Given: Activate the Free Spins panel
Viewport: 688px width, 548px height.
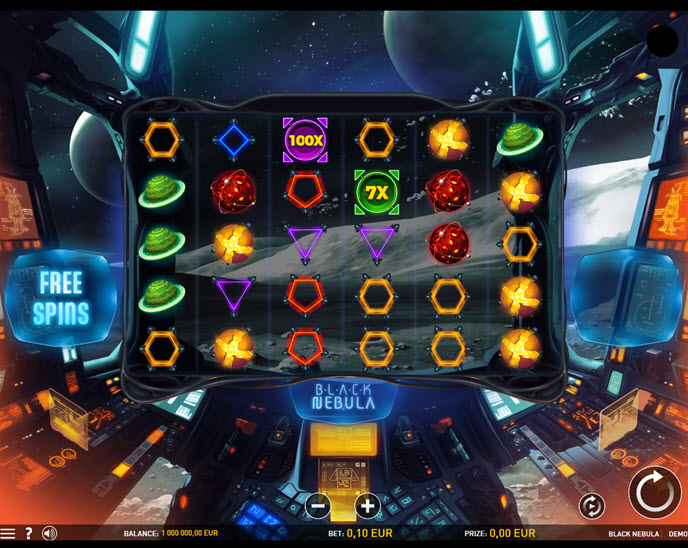Looking at the screenshot, I should [60, 297].
